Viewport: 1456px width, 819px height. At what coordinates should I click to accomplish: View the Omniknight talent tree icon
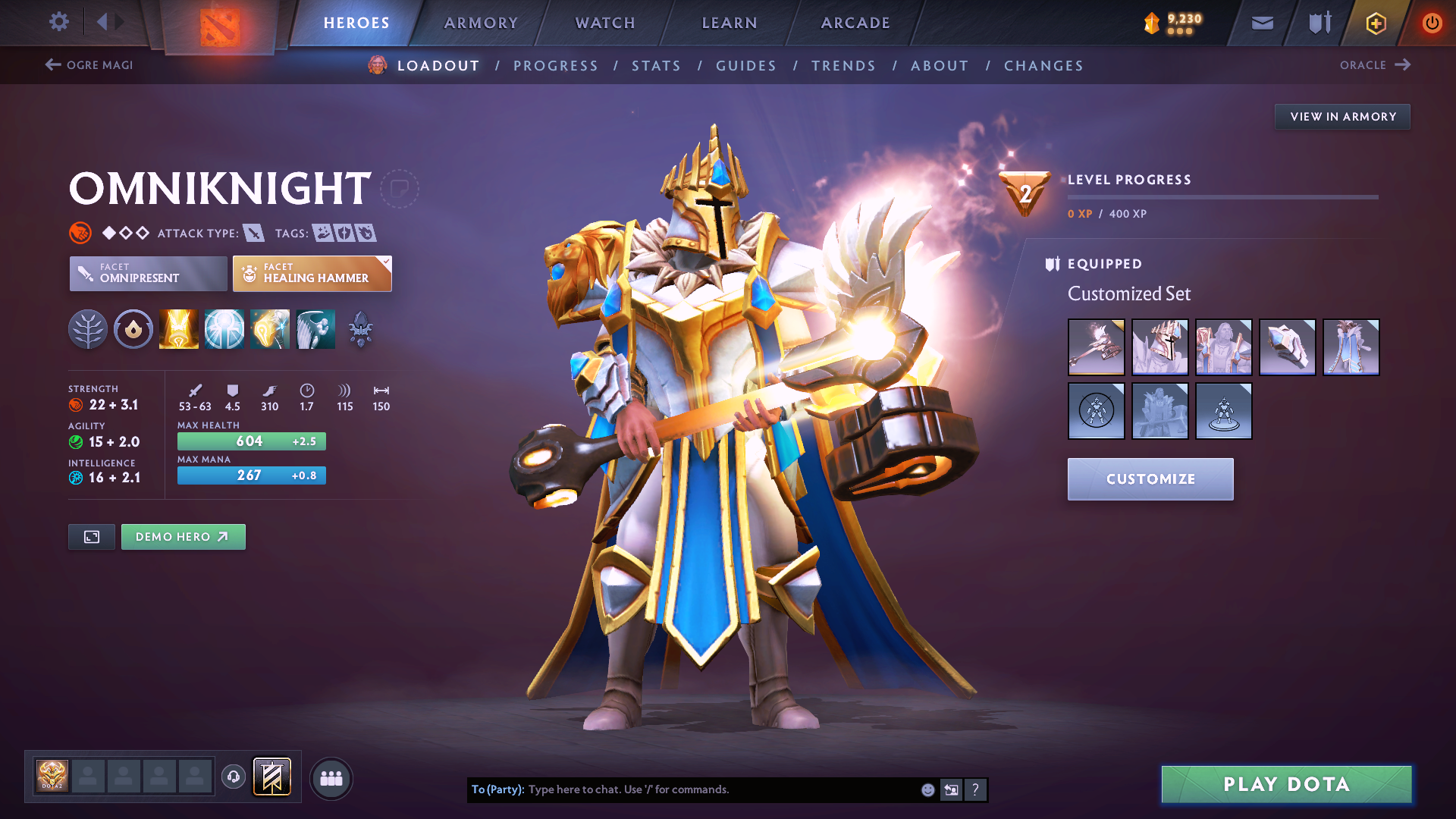[x=88, y=328]
